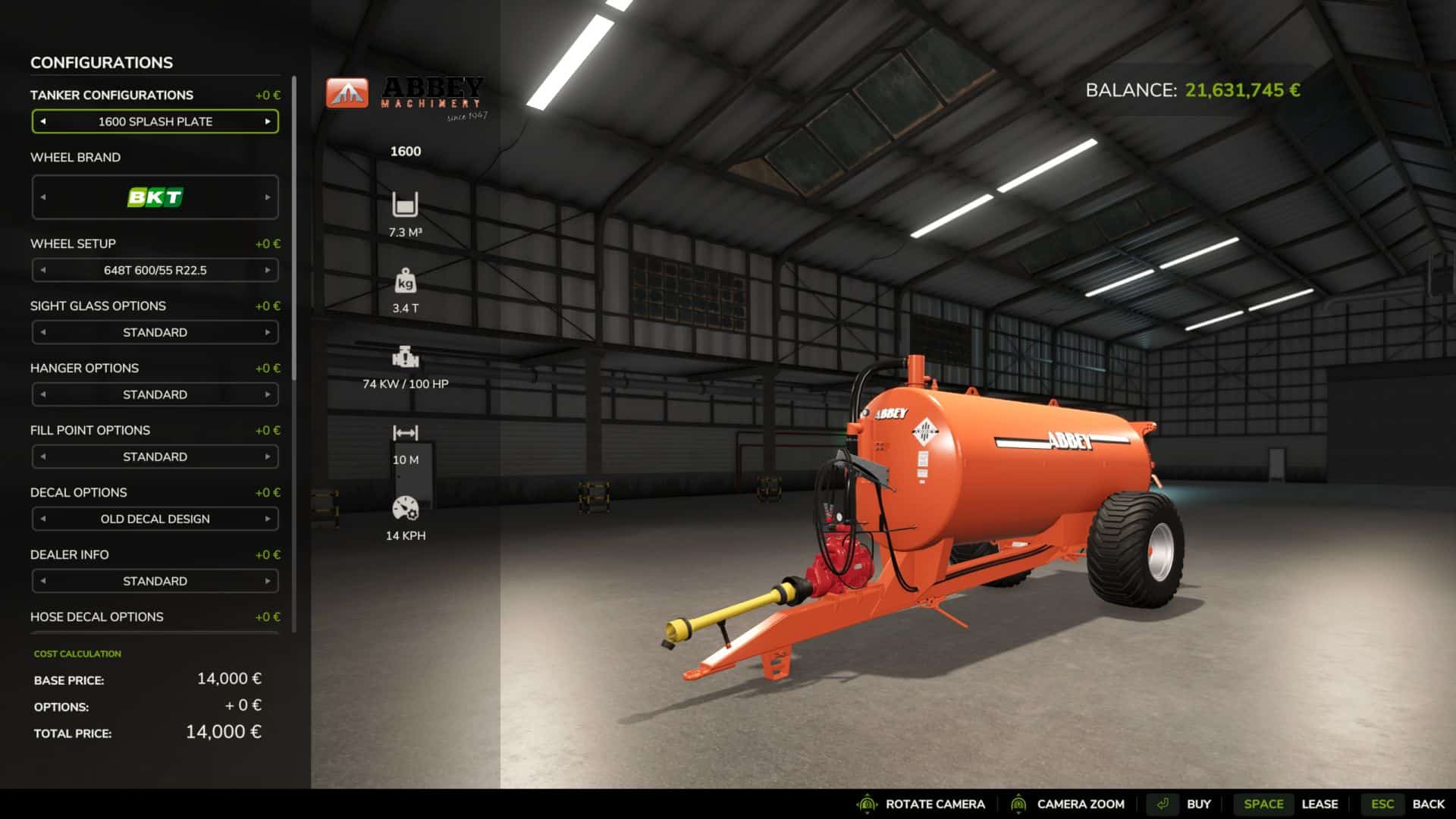The width and height of the screenshot is (1456, 819).
Task: Step Dealer Info forward
Action: point(268,581)
